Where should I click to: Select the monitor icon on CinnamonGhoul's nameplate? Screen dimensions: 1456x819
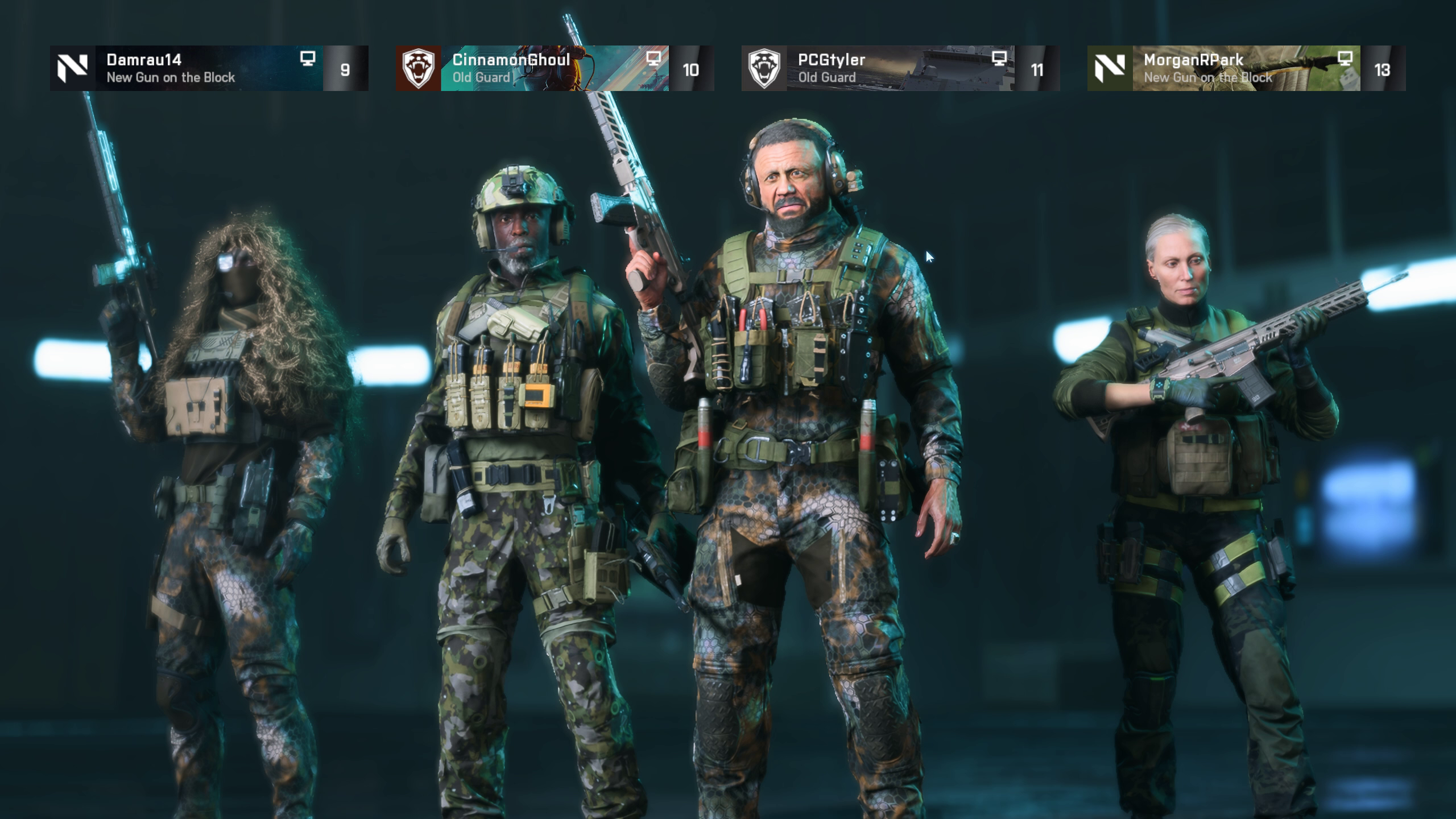click(654, 59)
